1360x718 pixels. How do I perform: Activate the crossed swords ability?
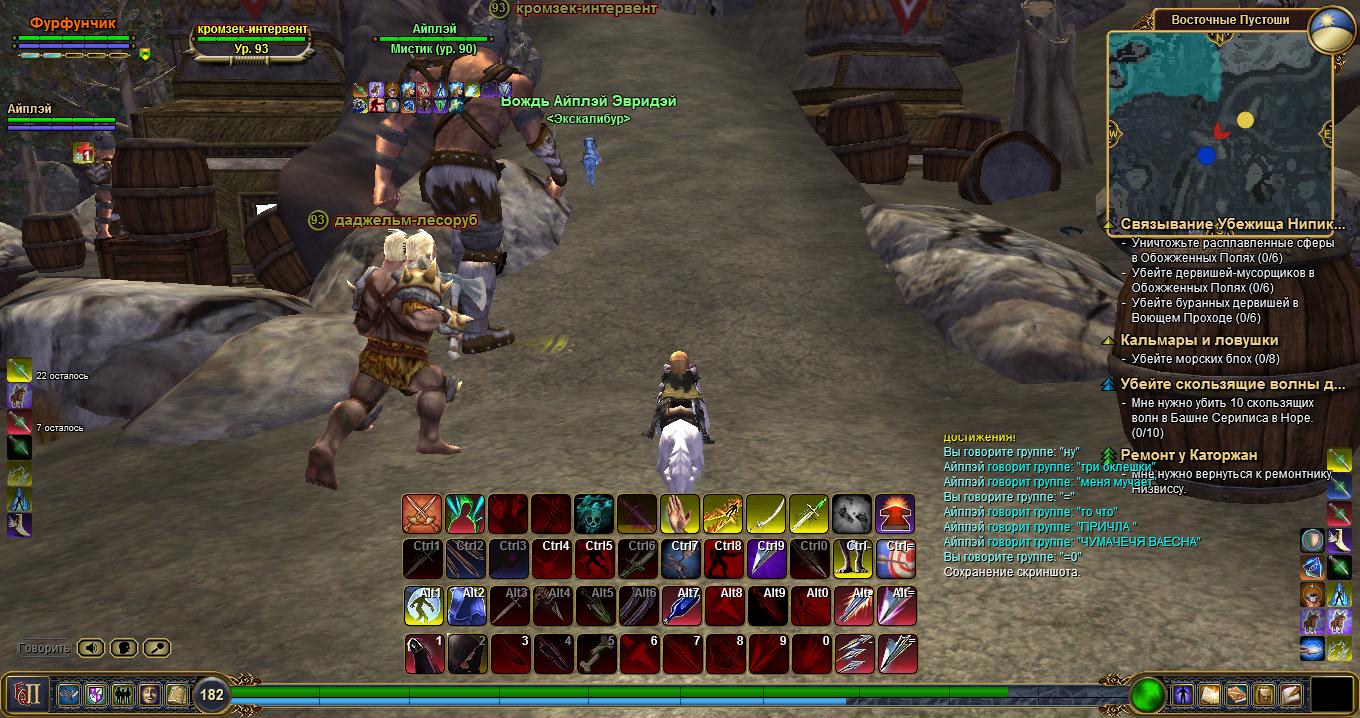pyautogui.click(x=422, y=514)
